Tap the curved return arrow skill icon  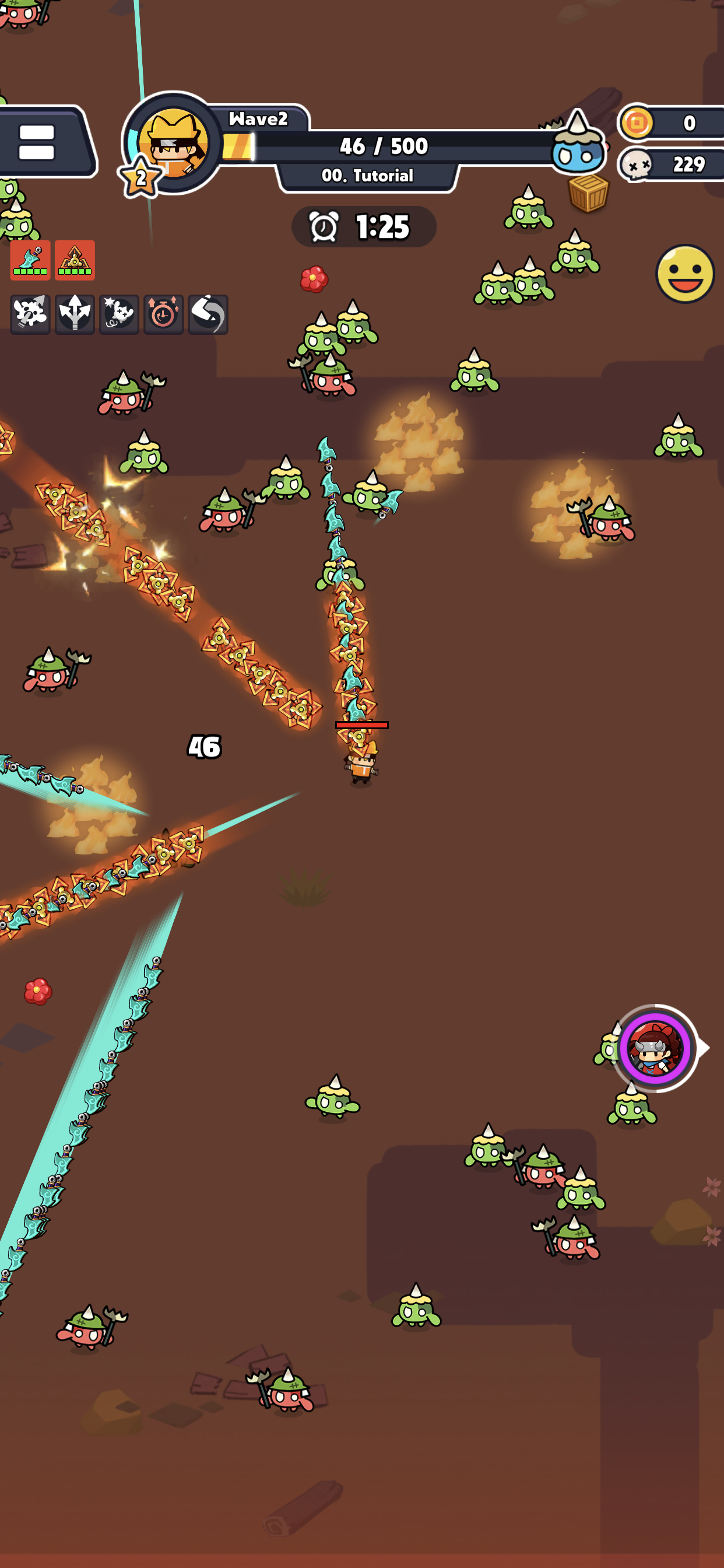(208, 314)
